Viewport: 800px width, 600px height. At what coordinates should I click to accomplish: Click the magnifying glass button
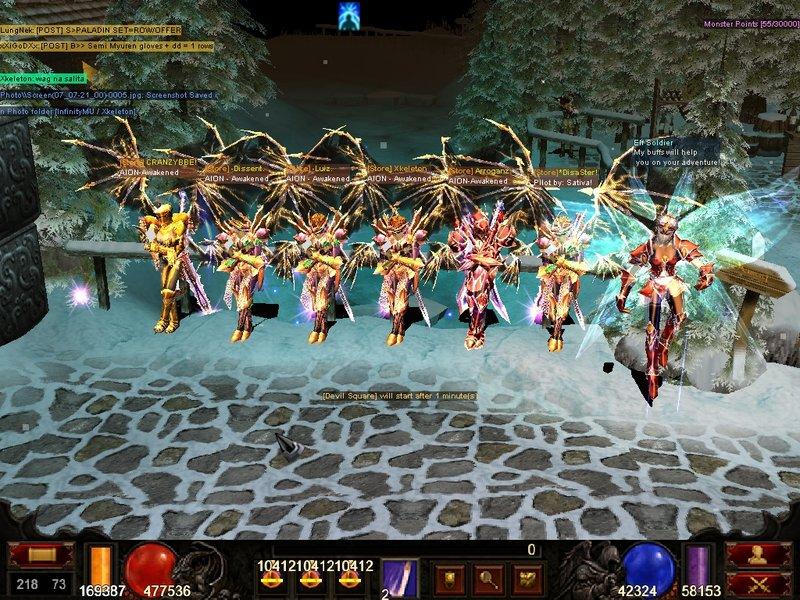click(487, 577)
